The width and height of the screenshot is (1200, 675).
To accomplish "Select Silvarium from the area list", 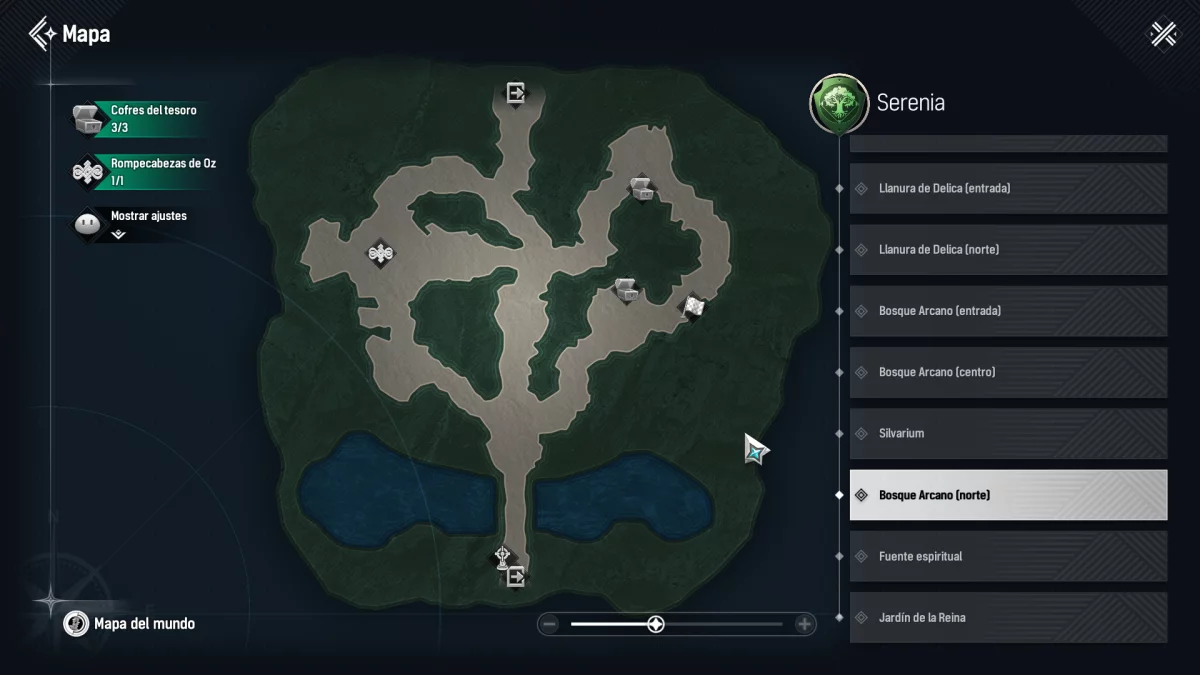I will tap(1008, 433).
